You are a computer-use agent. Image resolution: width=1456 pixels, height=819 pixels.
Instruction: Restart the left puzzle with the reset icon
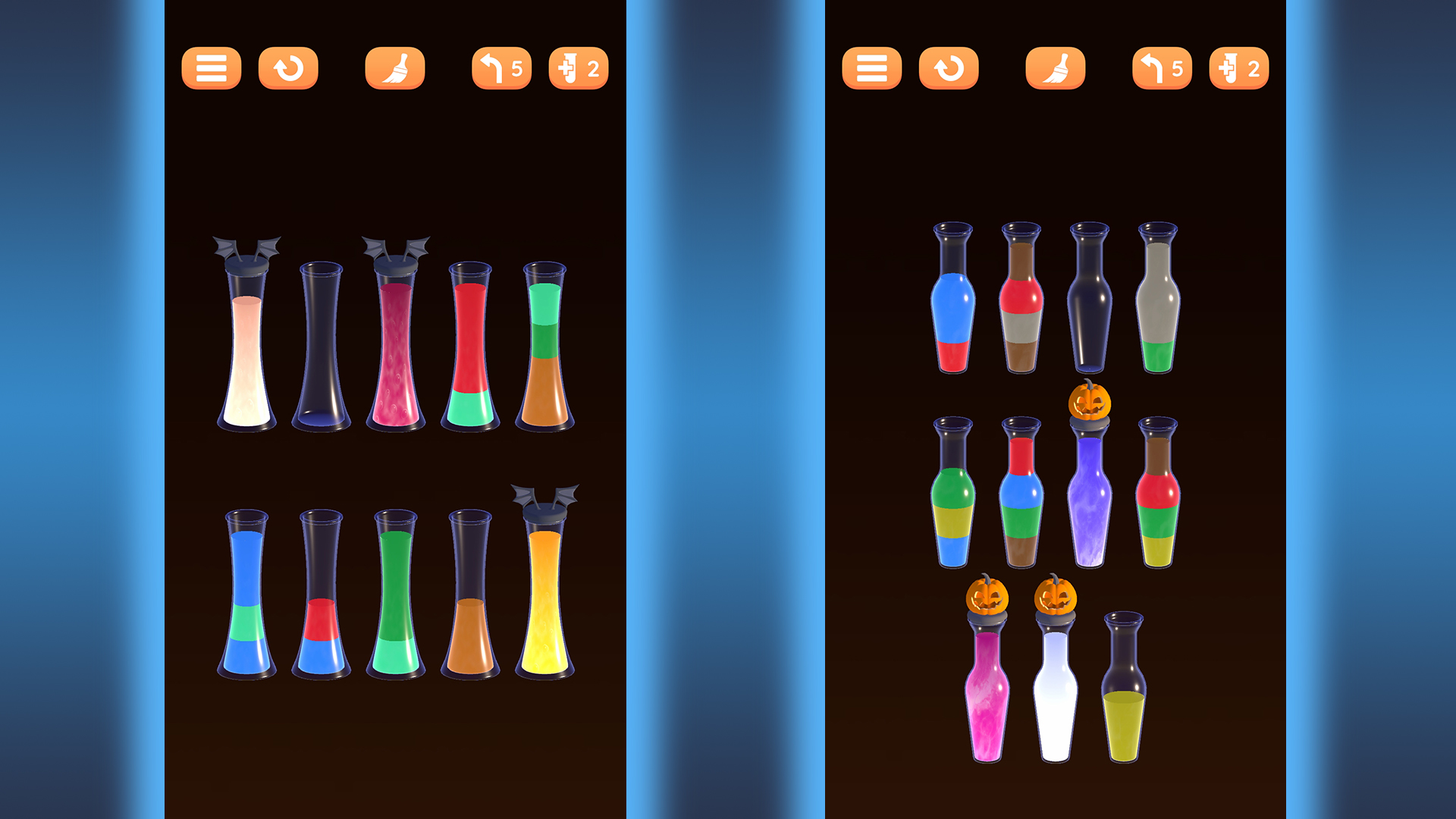point(288,68)
